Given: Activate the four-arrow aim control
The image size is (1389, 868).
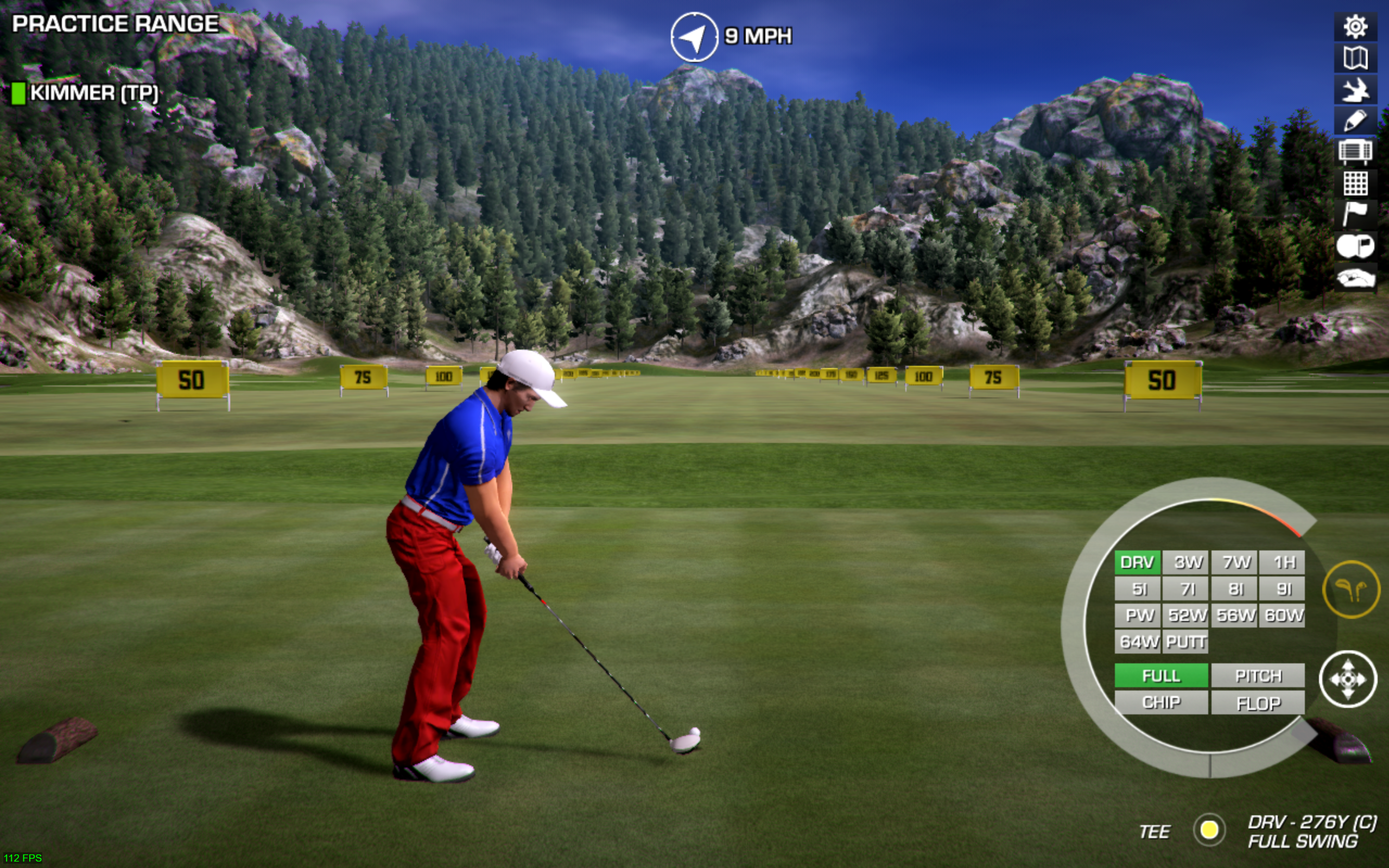Looking at the screenshot, I should 1348,679.
